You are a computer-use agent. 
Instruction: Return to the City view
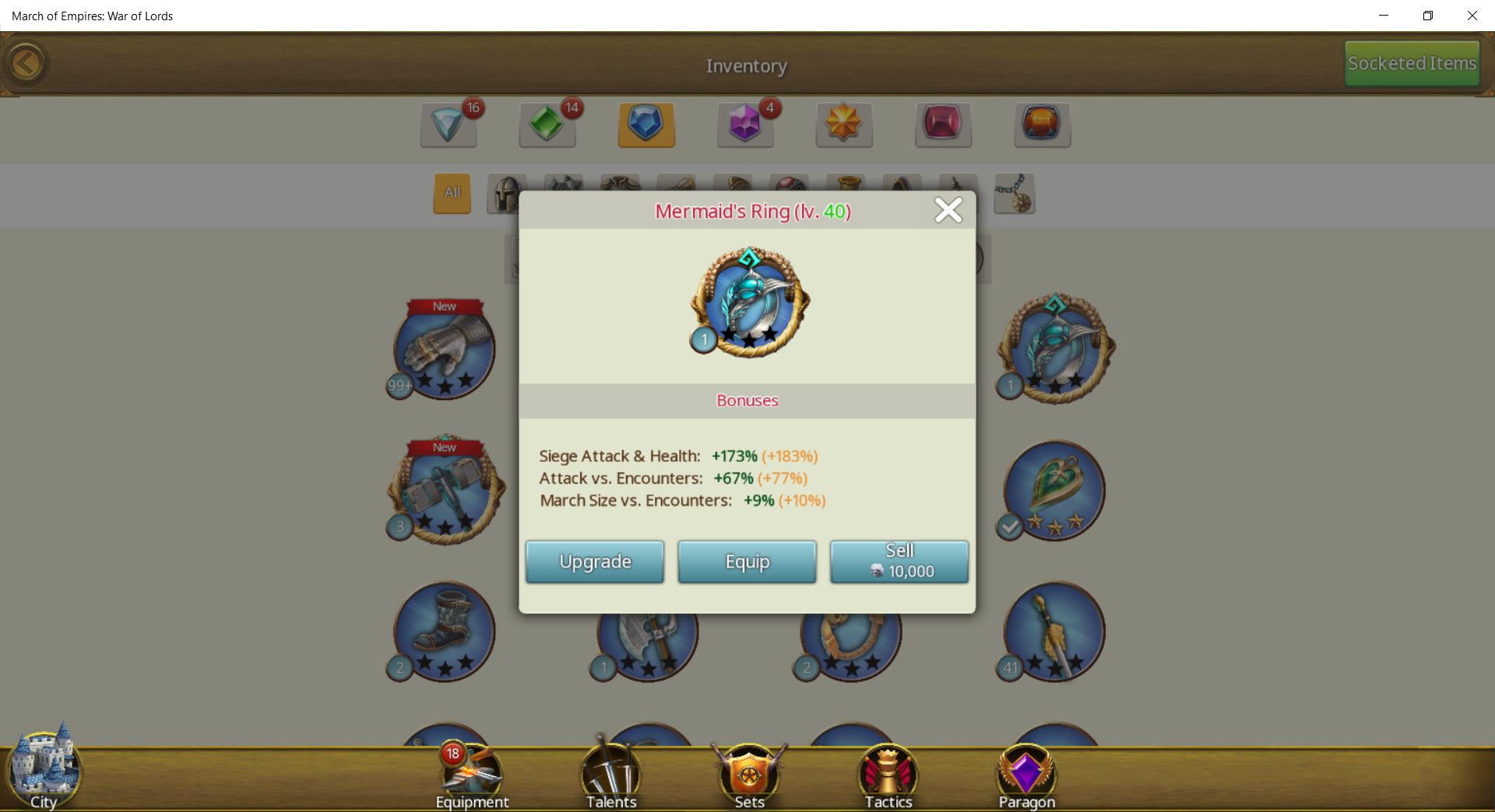pyautogui.click(x=44, y=768)
